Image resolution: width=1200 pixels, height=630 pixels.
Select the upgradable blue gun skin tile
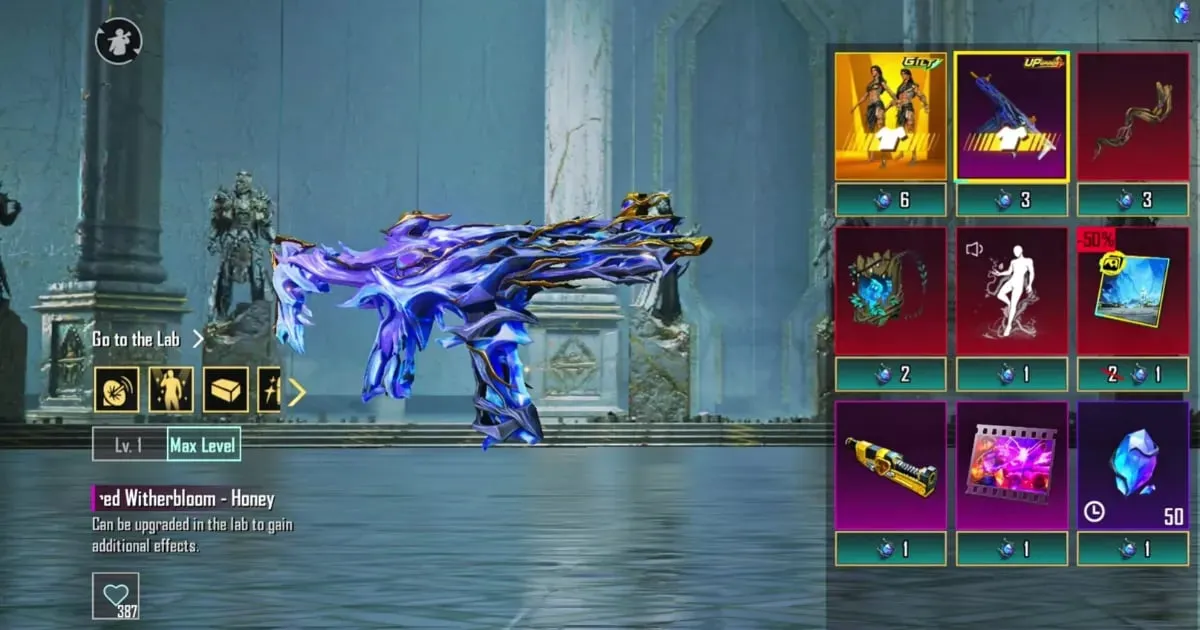1011,117
